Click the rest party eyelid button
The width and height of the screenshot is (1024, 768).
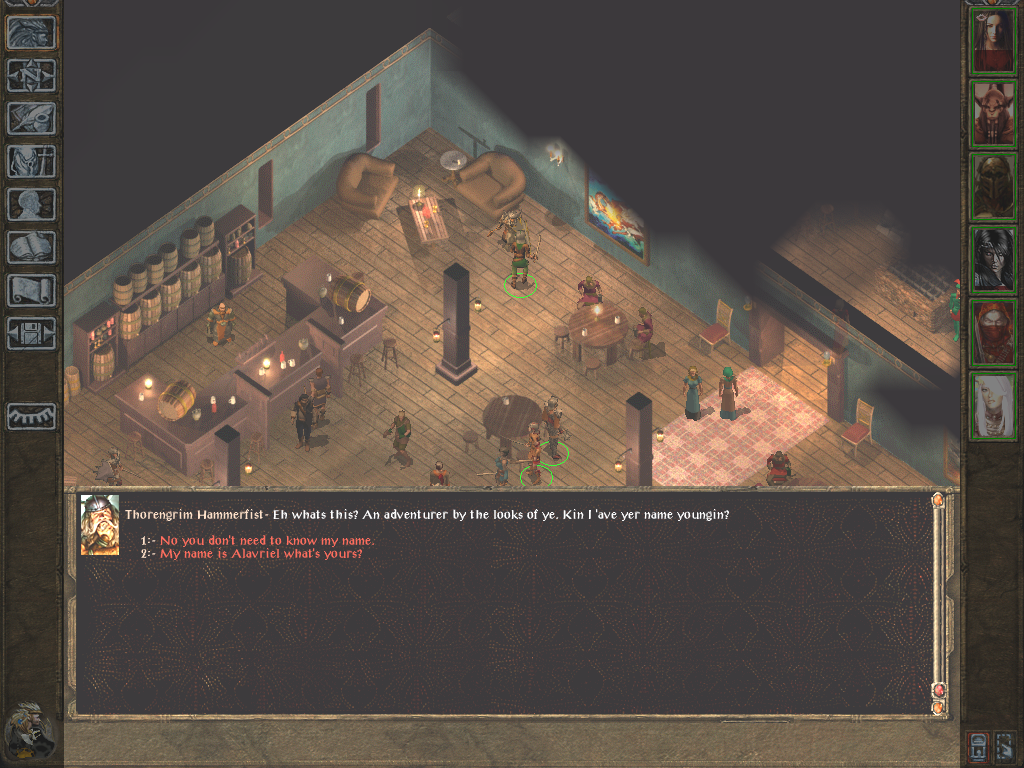click(x=31, y=416)
